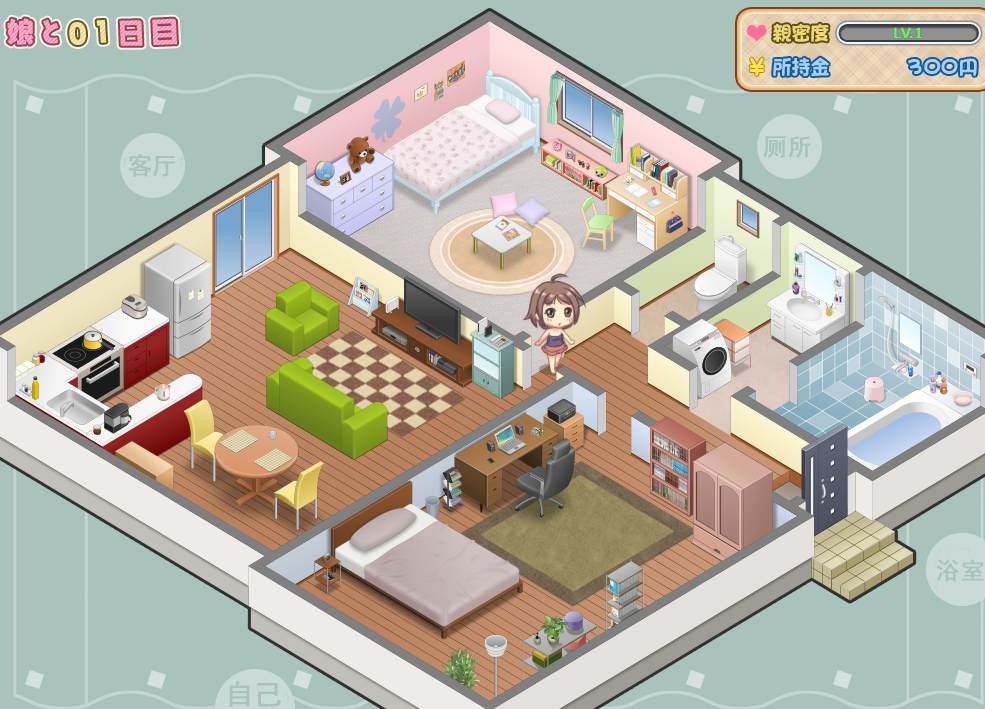Image resolution: width=985 pixels, height=709 pixels.
Task: Choose the 浴室 room label circle
Action: tap(958, 569)
